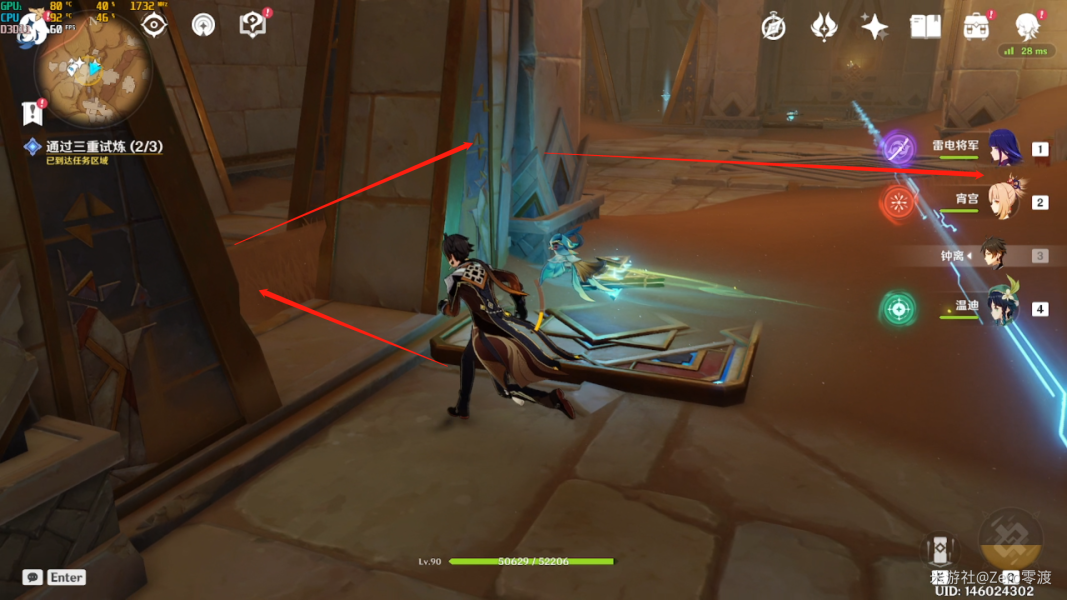Open the question mark tutorial icon
Image resolution: width=1067 pixels, height=600 pixels.
(253, 24)
